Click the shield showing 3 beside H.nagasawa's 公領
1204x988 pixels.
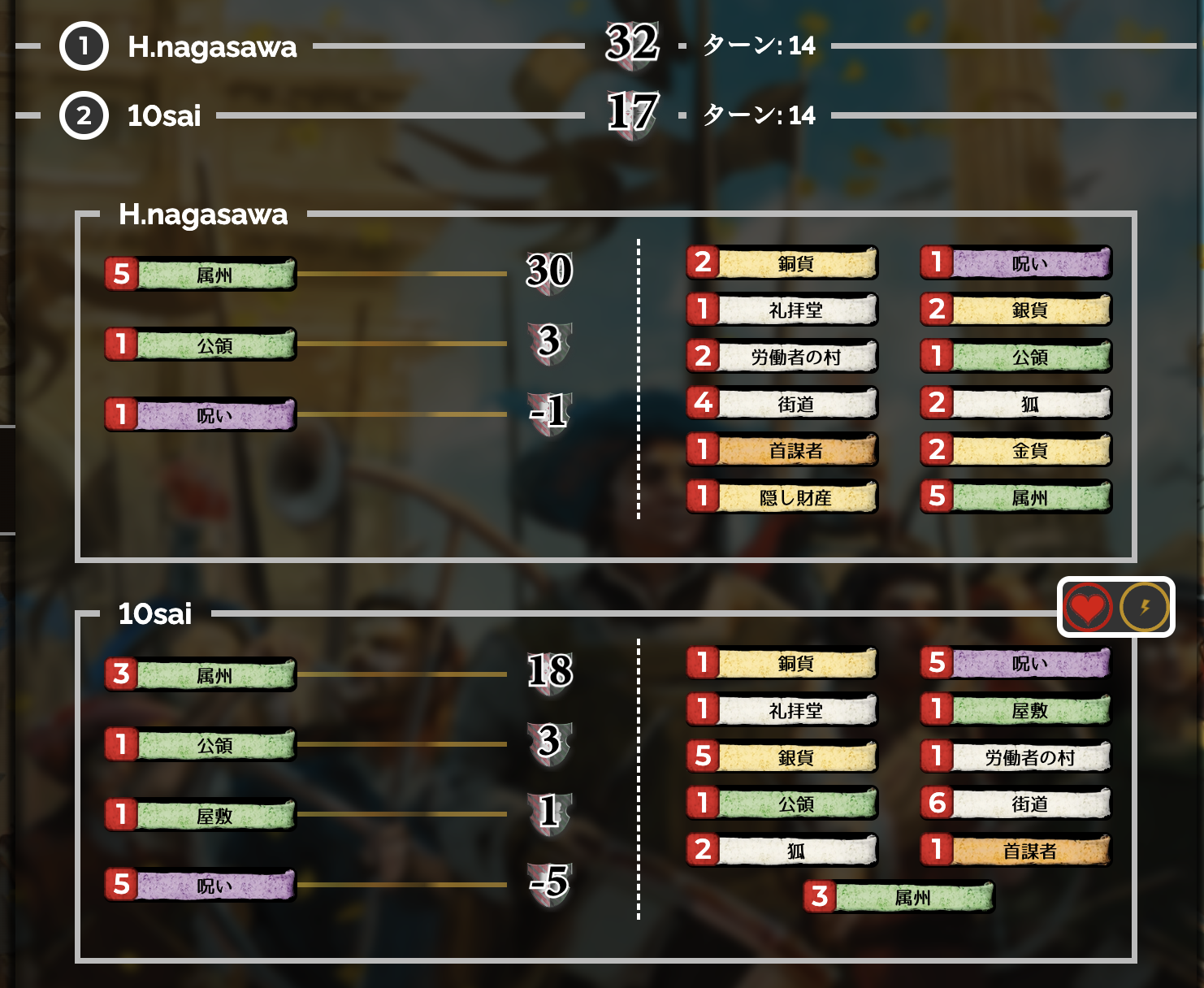pyautogui.click(x=551, y=344)
